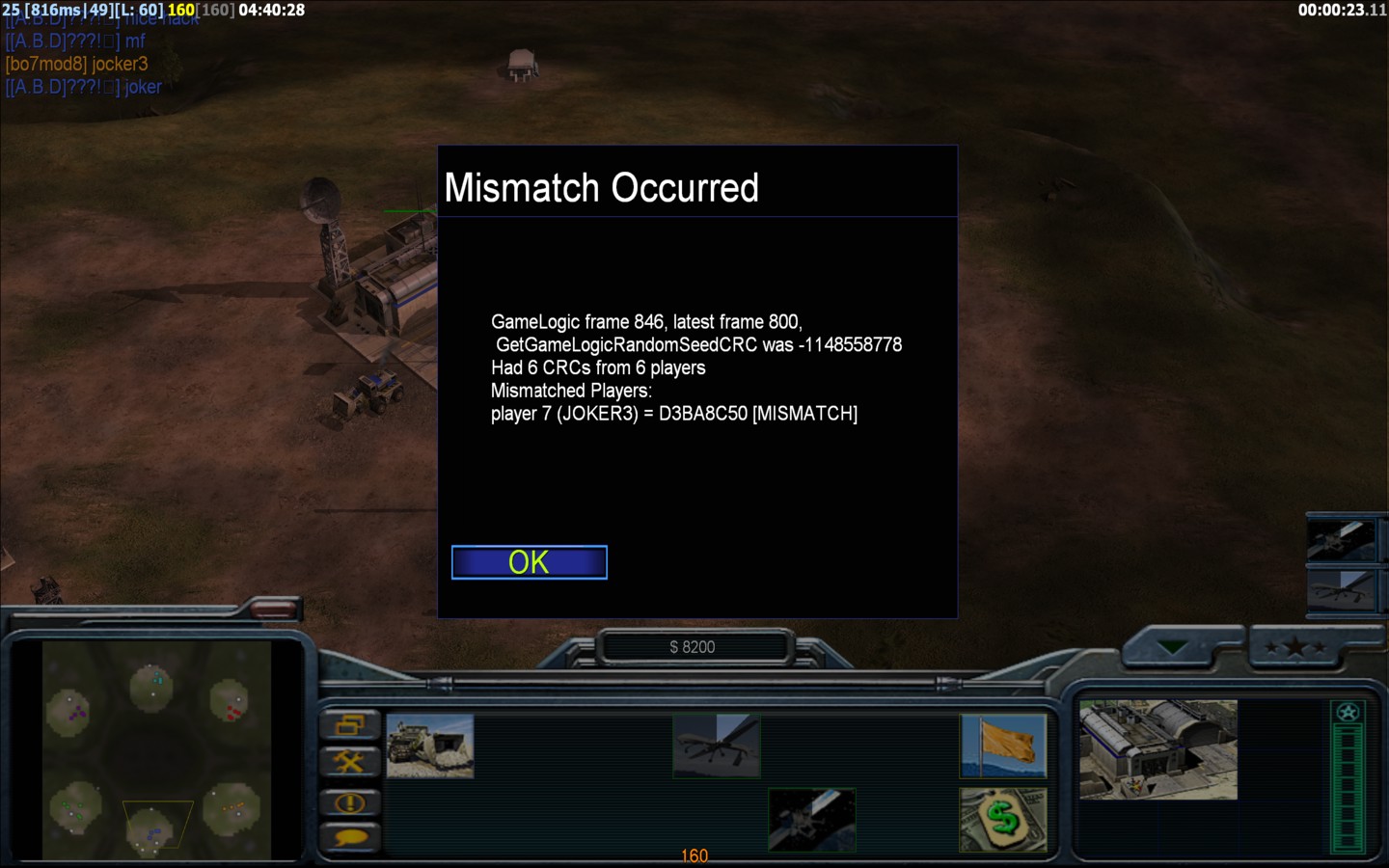Set rally point with the orange flag icon
This screenshot has width=1389, height=868.
click(x=1003, y=746)
